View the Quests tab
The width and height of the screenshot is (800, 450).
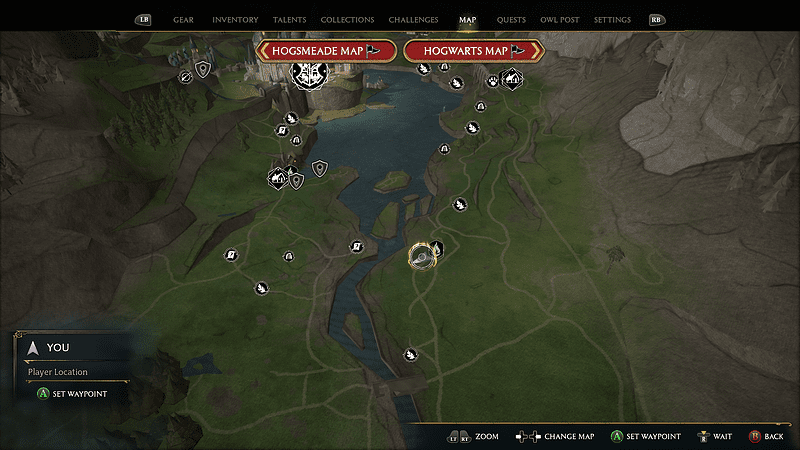pyautogui.click(x=510, y=20)
